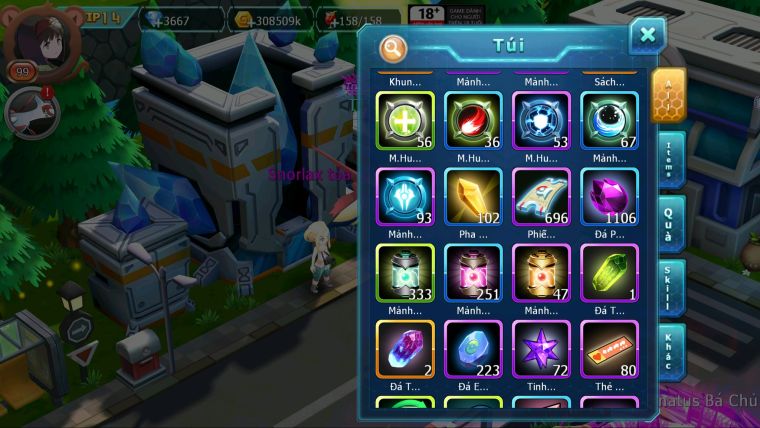
Task: Select the green crystal with quantity 1
Action: [x=609, y=272]
